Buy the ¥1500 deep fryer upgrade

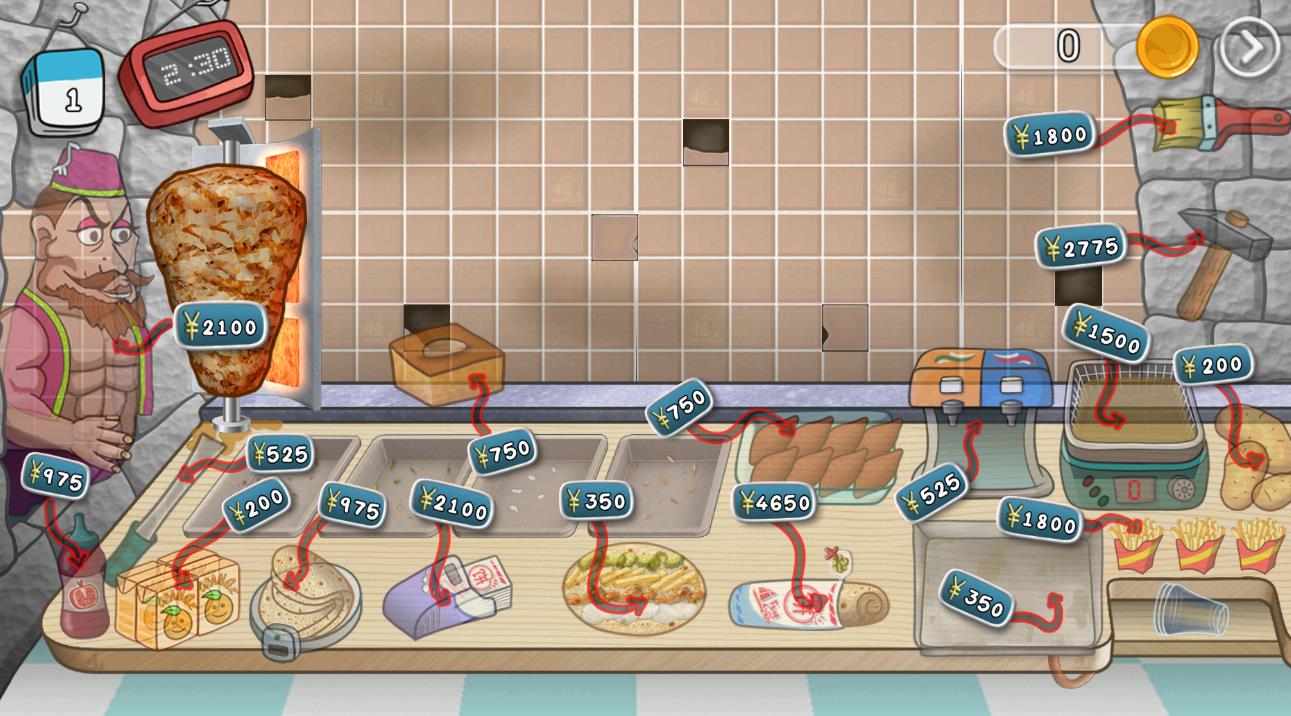click(1106, 333)
